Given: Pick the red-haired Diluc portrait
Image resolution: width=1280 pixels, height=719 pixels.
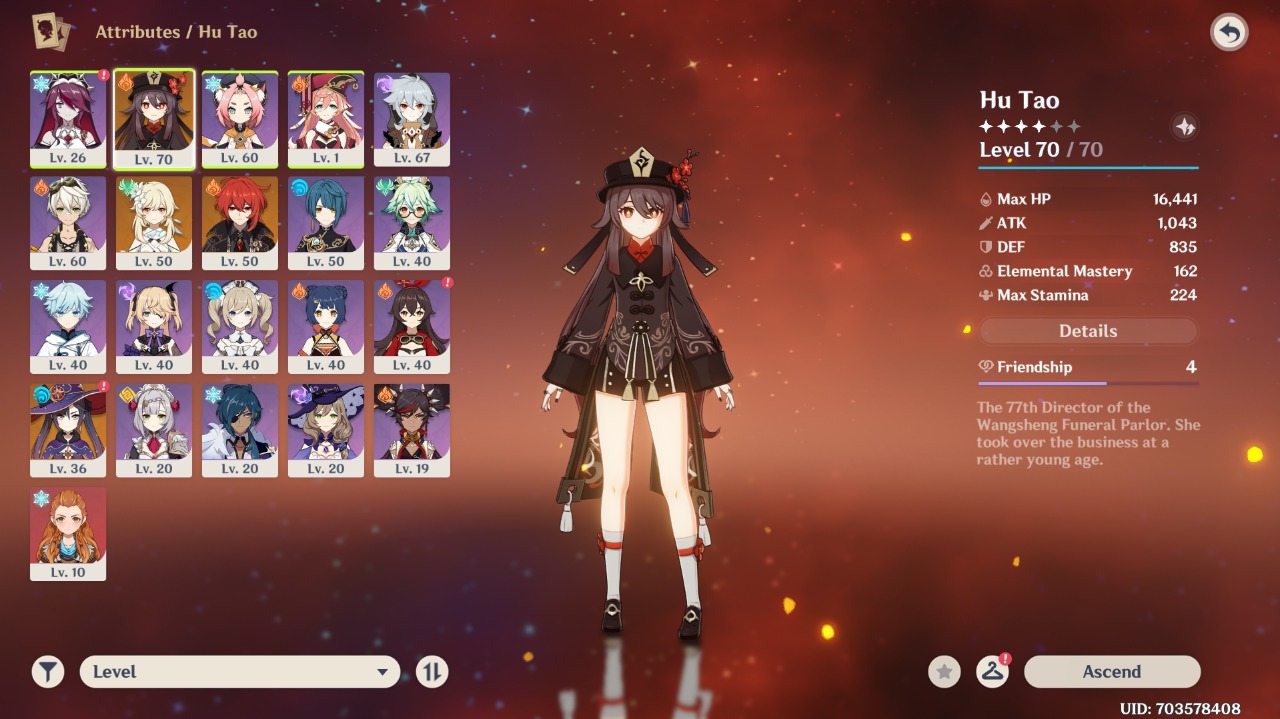Looking at the screenshot, I should point(240,222).
